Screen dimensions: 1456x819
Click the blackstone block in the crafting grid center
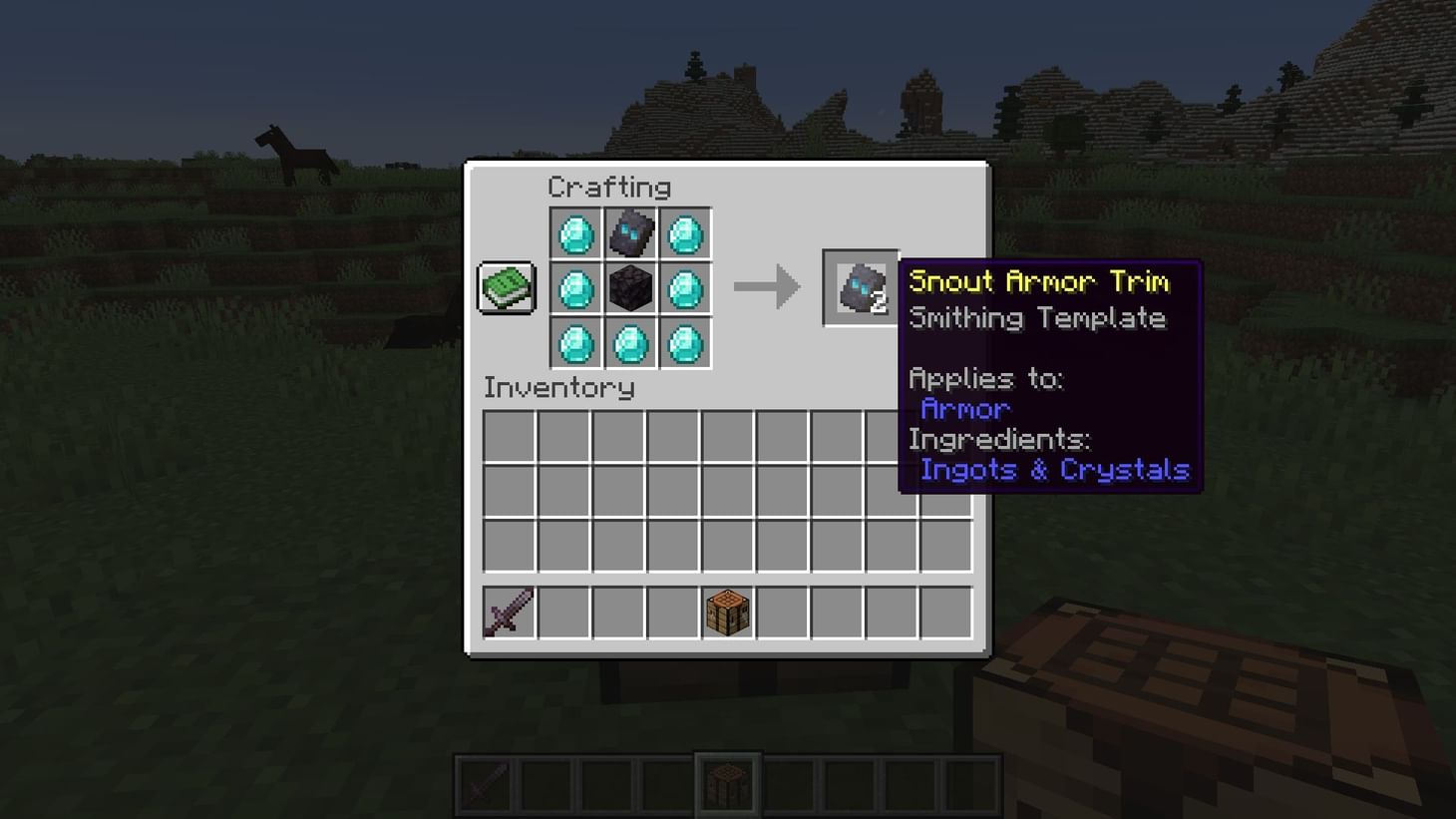(x=629, y=289)
